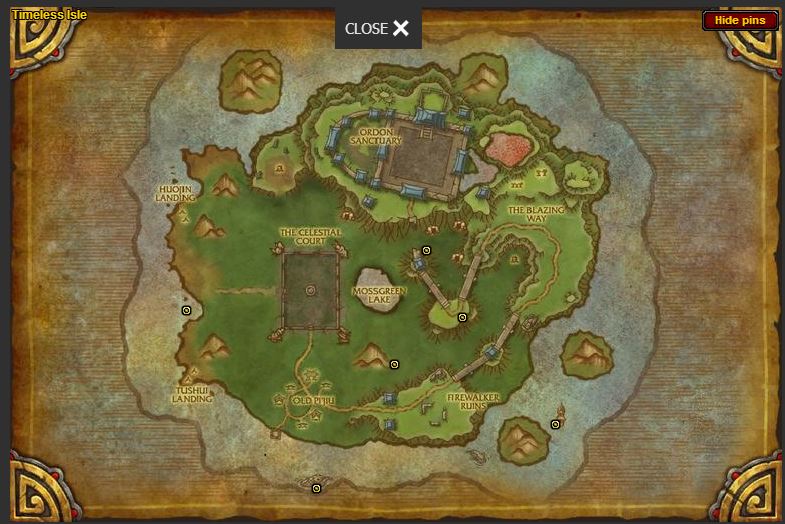Hide the map pins

(x=739, y=20)
